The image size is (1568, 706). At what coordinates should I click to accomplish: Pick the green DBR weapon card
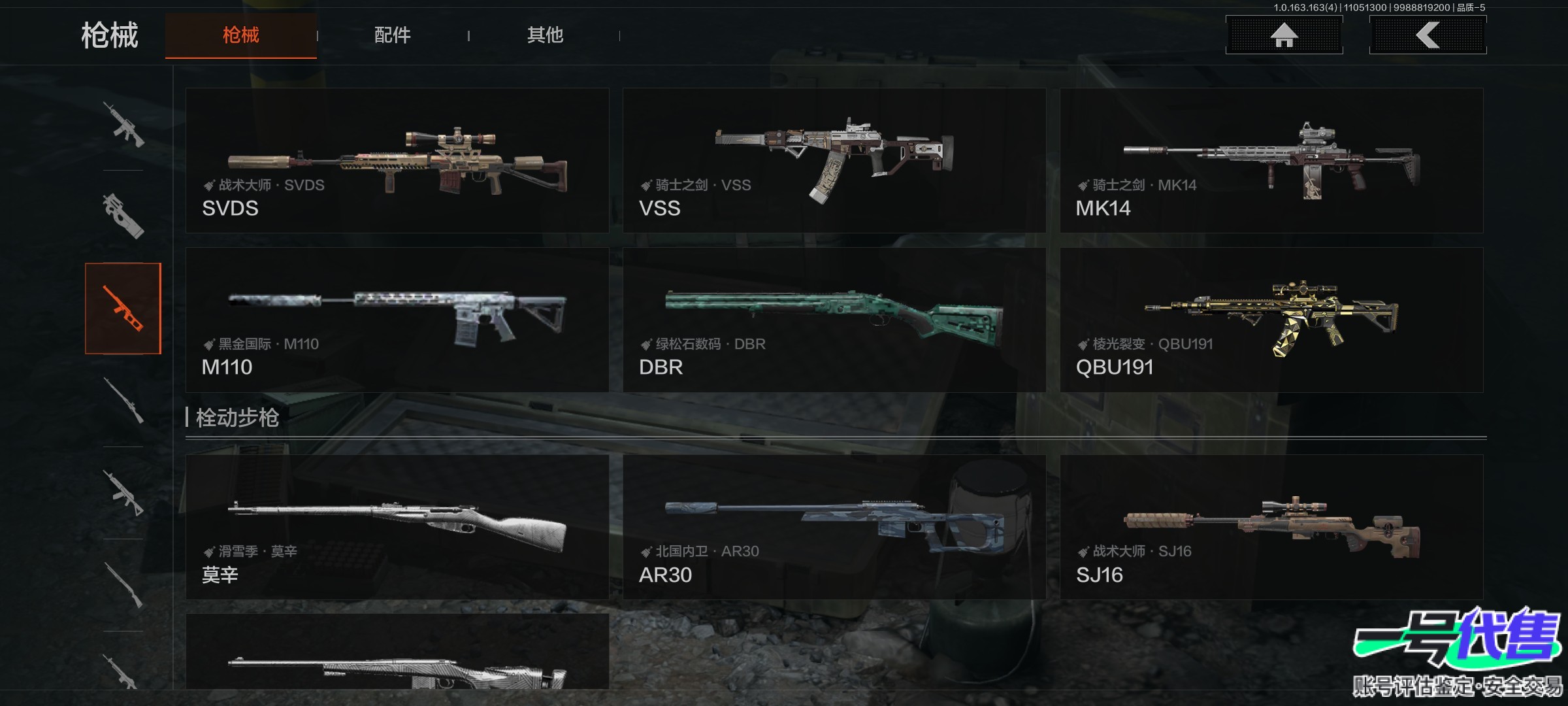pyautogui.click(x=834, y=320)
